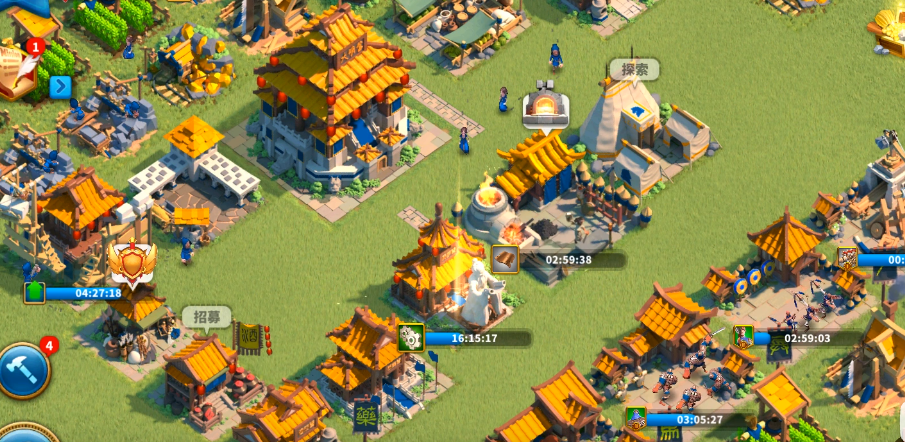Select the green arrow upgrade timer icon

pos(35,293)
